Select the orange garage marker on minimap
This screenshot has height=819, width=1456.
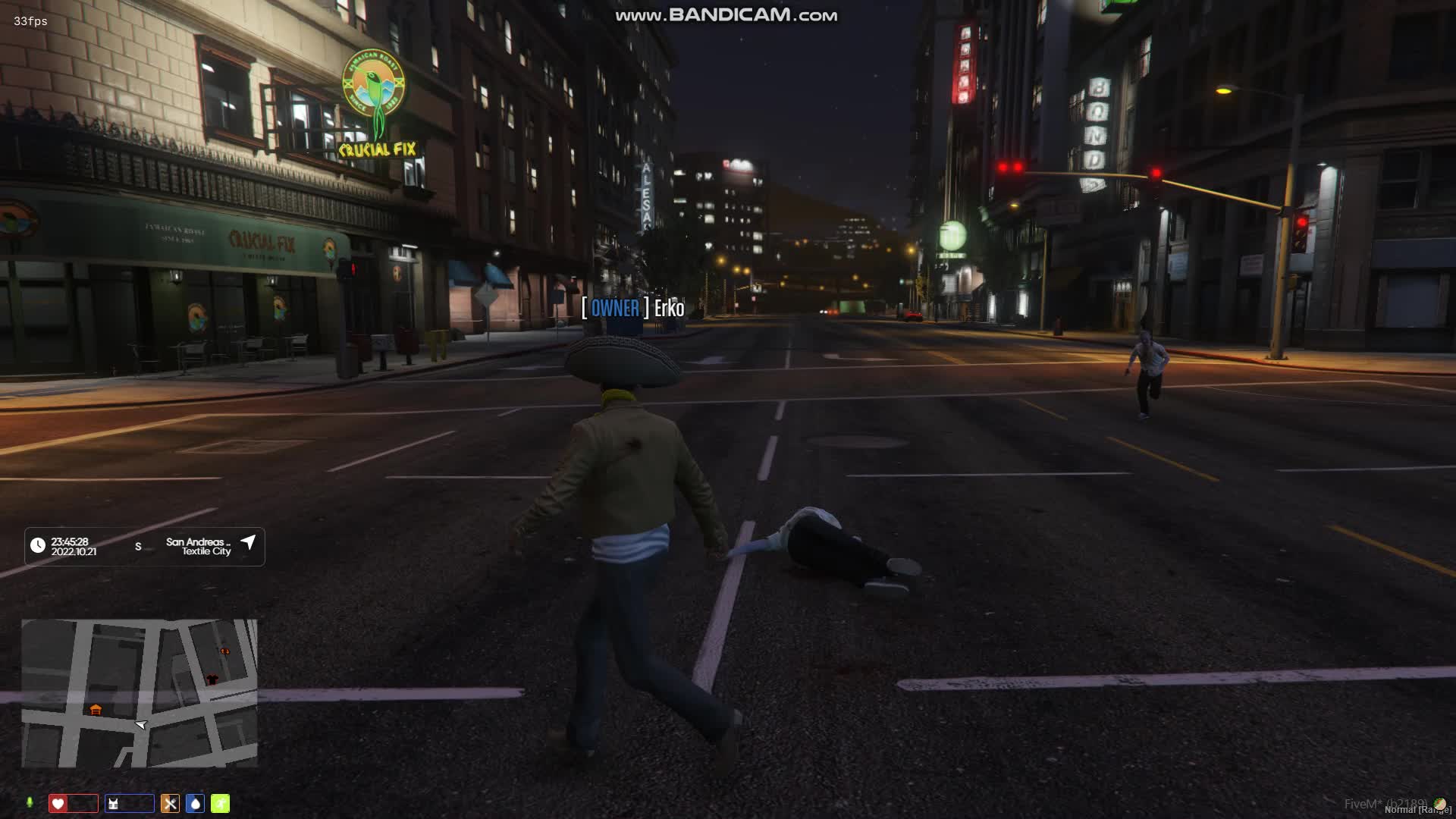coord(96,710)
